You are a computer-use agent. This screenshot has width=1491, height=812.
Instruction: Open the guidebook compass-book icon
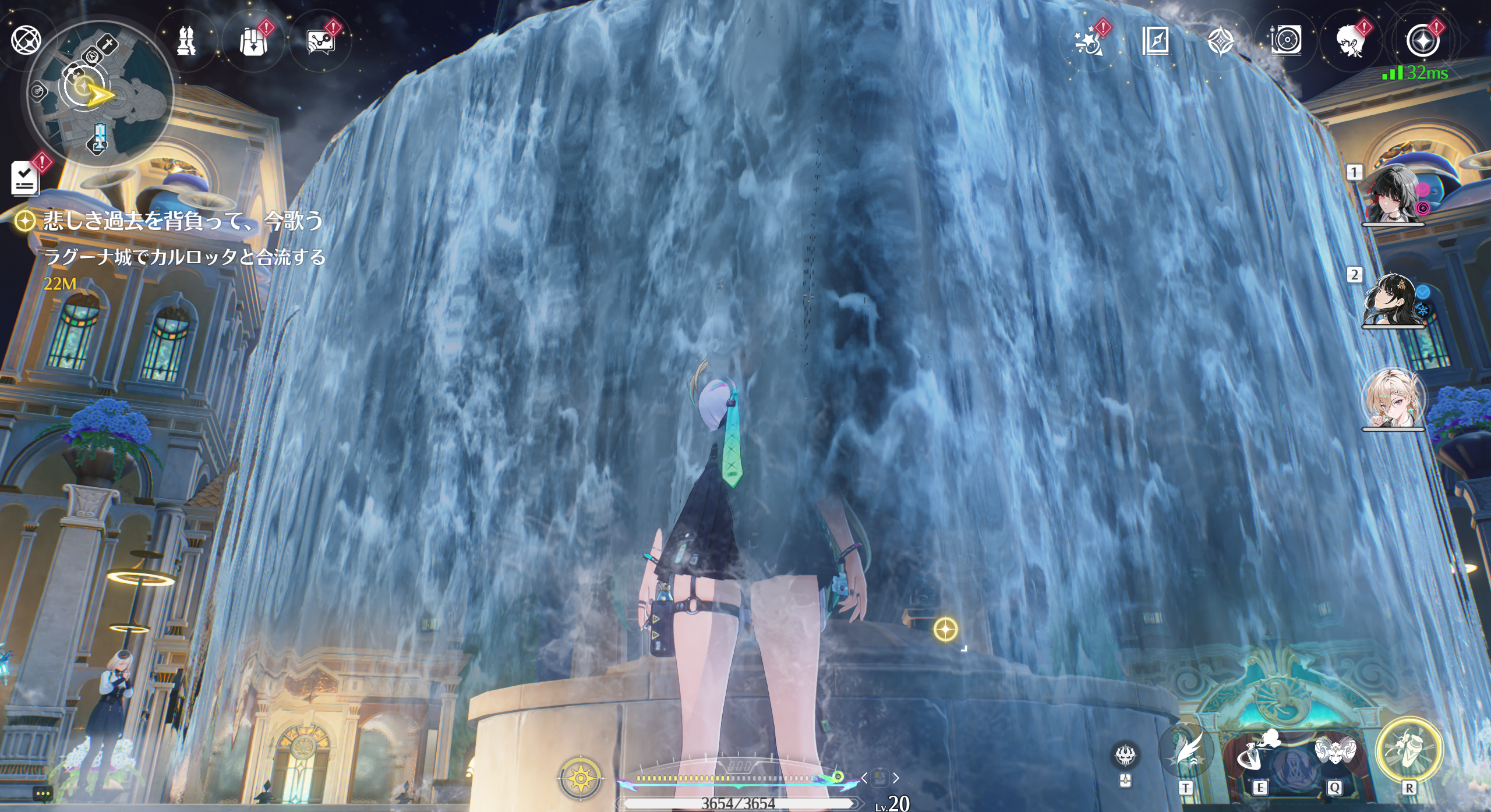tap(1155, 41)
